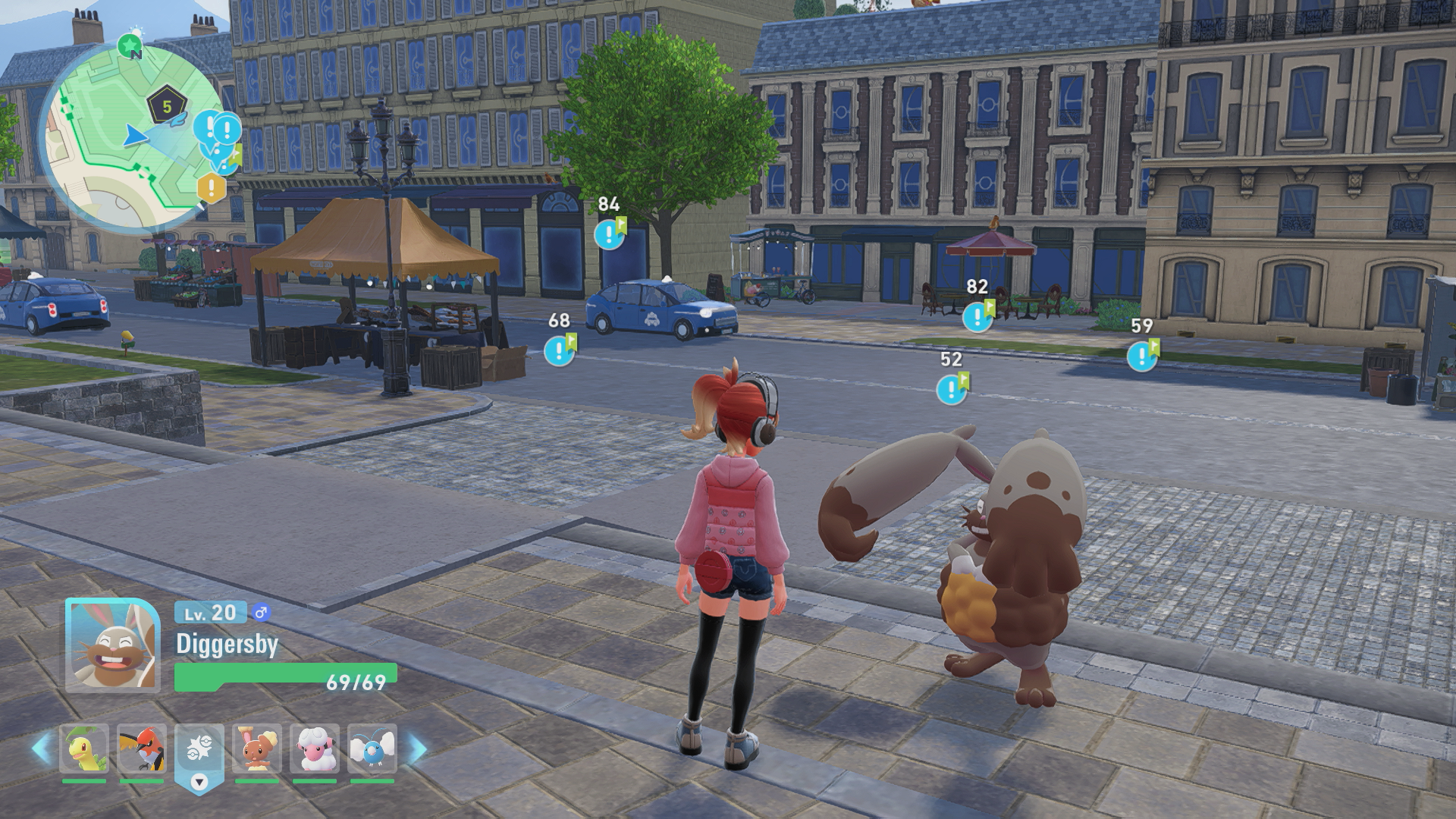The image size is (1456, 819).
Task: Click the left arrow of party bar
Action: (x=42, y=748)
